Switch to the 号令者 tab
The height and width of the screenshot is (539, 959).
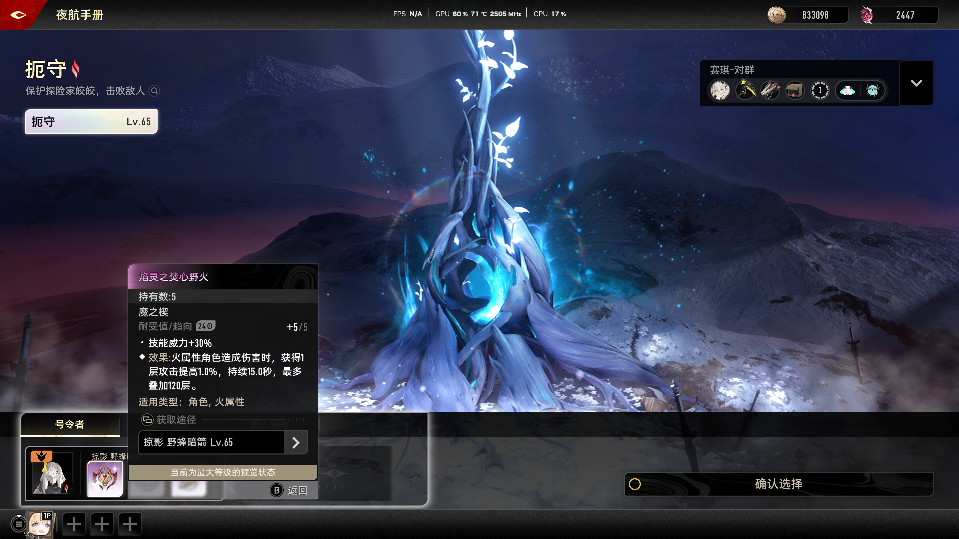[x=69, y=424]
